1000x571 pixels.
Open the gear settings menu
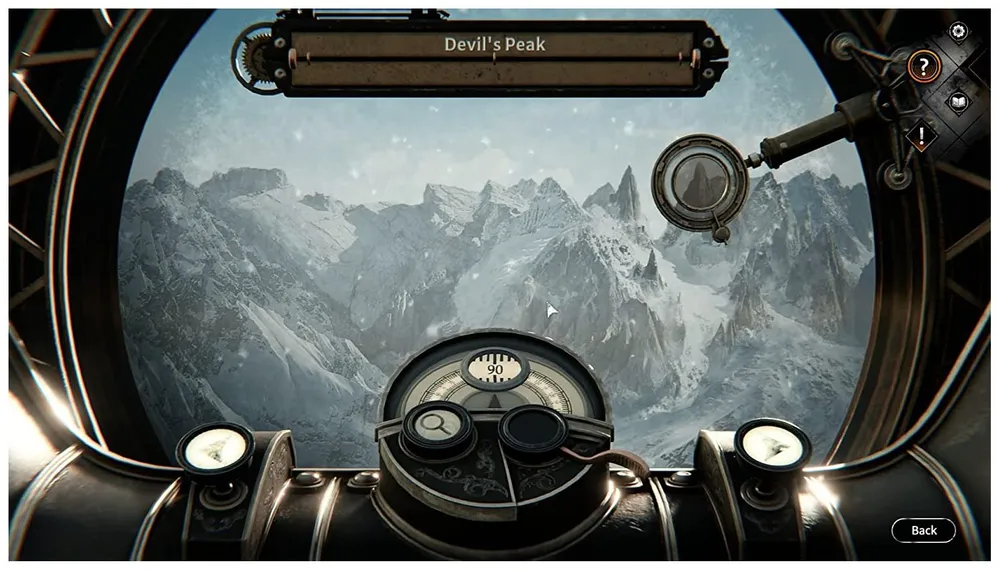958,32
